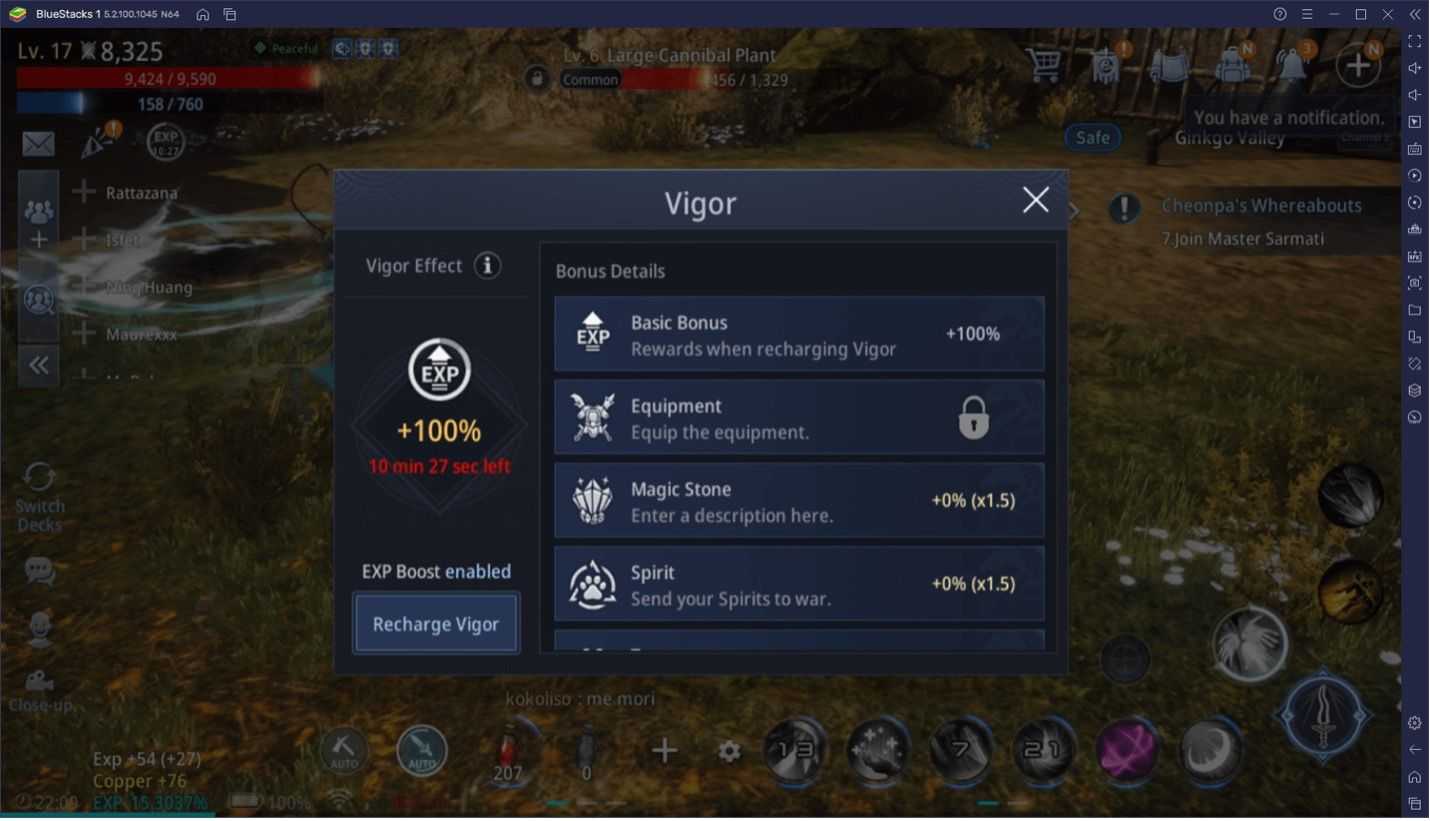Select the Basic Bonus row
The height and width of the screenshot is (821, 1430).
pos(799,334)
